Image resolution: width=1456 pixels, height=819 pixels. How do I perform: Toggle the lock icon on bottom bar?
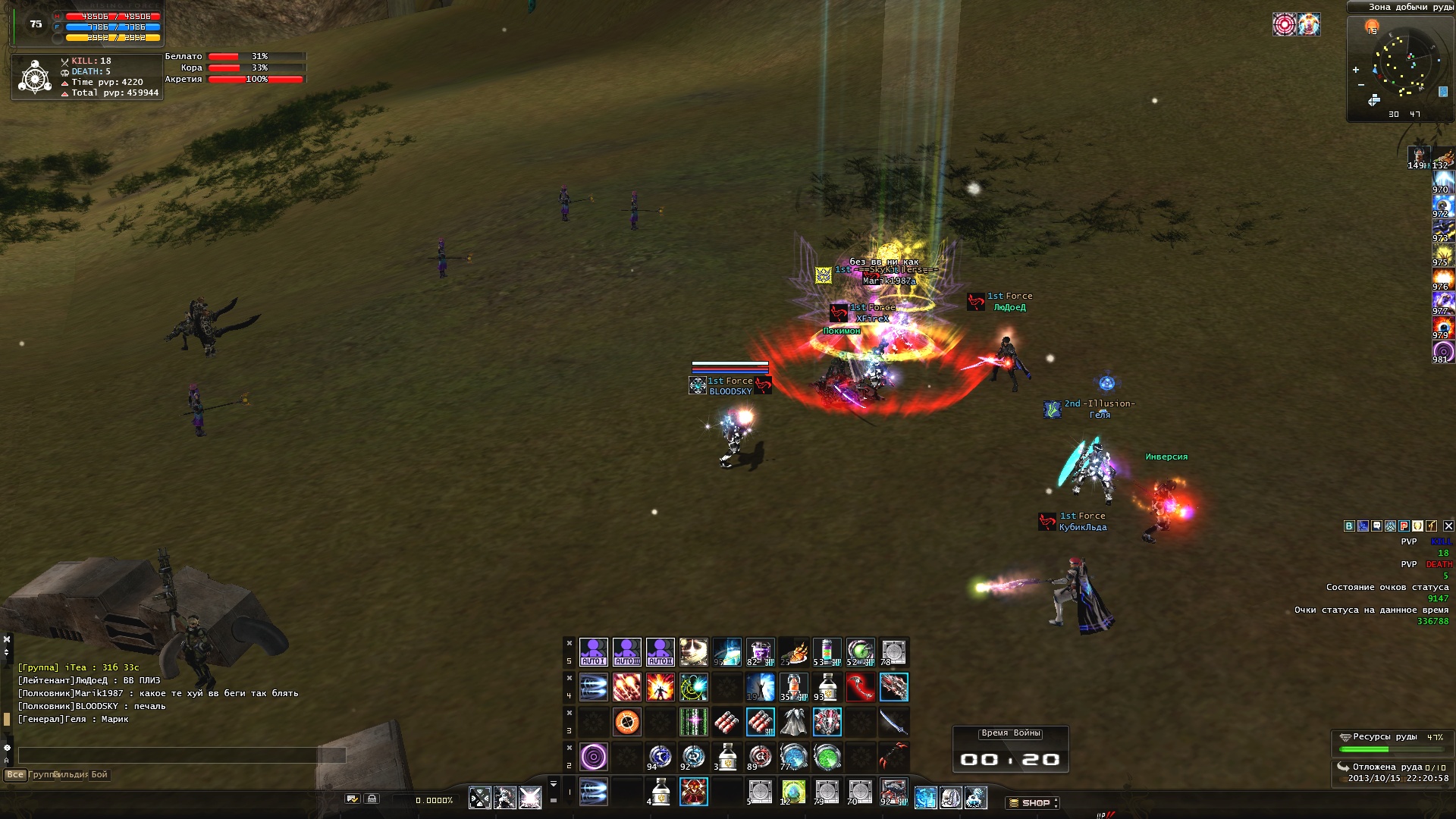(372, 799)
